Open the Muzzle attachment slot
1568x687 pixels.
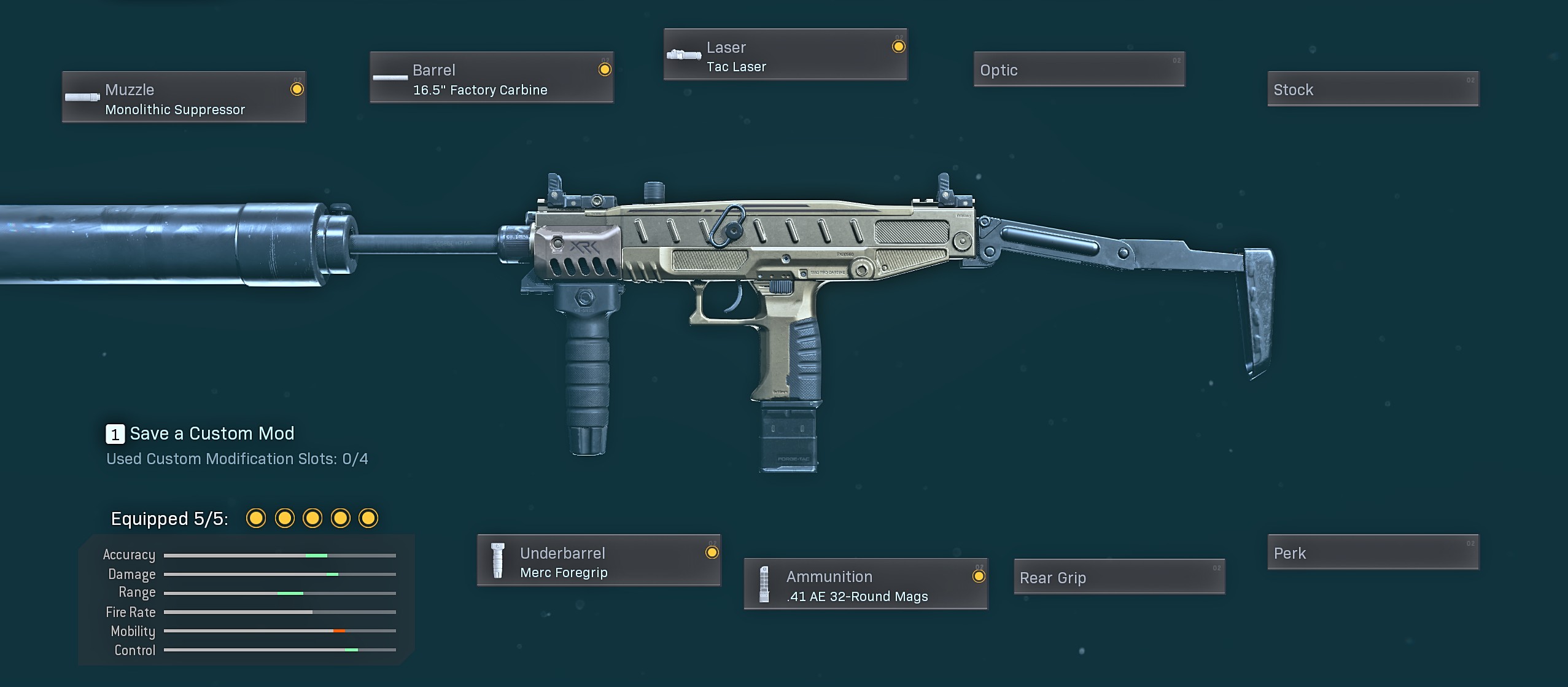pyautogui.click(x=184, y=98)
